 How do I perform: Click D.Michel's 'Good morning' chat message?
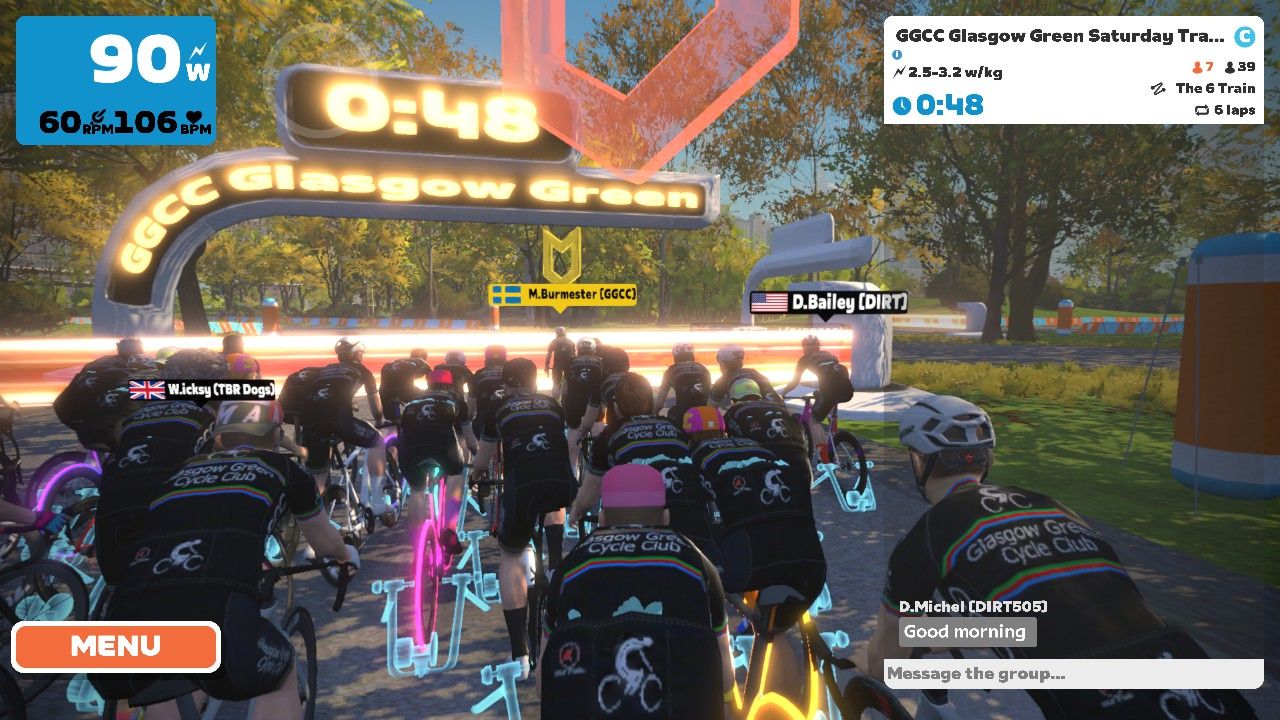pyautogui.click(x=964, y=632)
